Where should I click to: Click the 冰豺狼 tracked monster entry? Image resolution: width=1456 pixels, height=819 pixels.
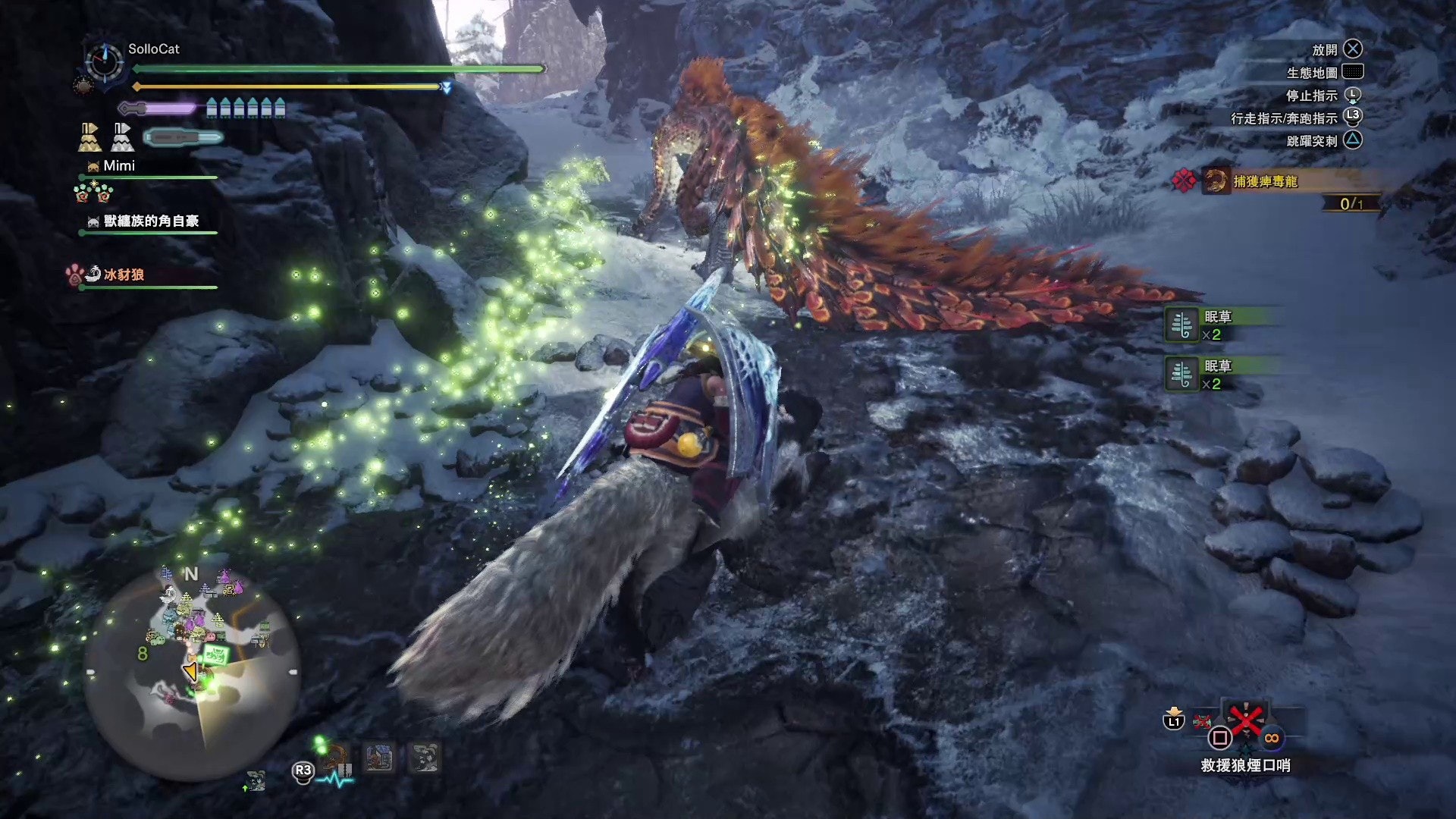124,275
